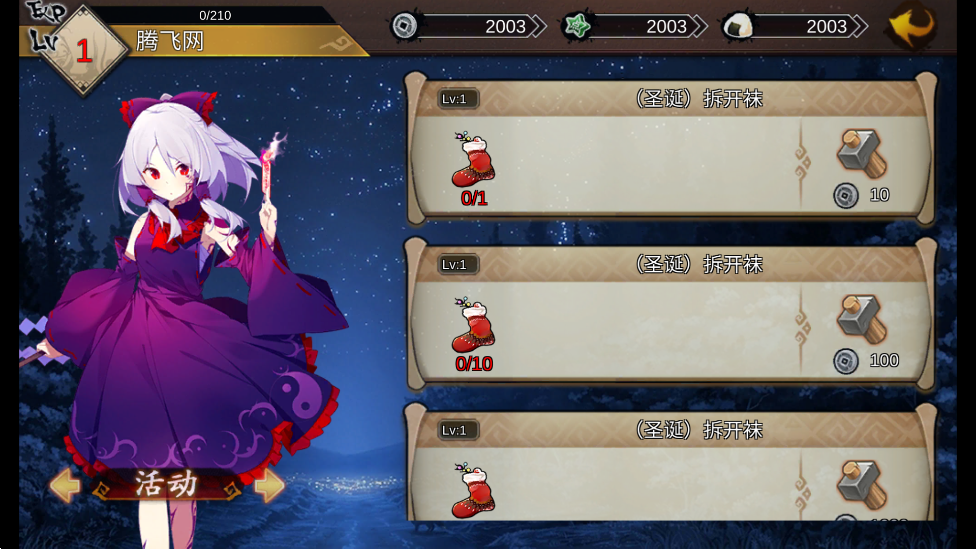
Task: Craft the stocking recipe costing 10 coins
Action: (861, 153)
